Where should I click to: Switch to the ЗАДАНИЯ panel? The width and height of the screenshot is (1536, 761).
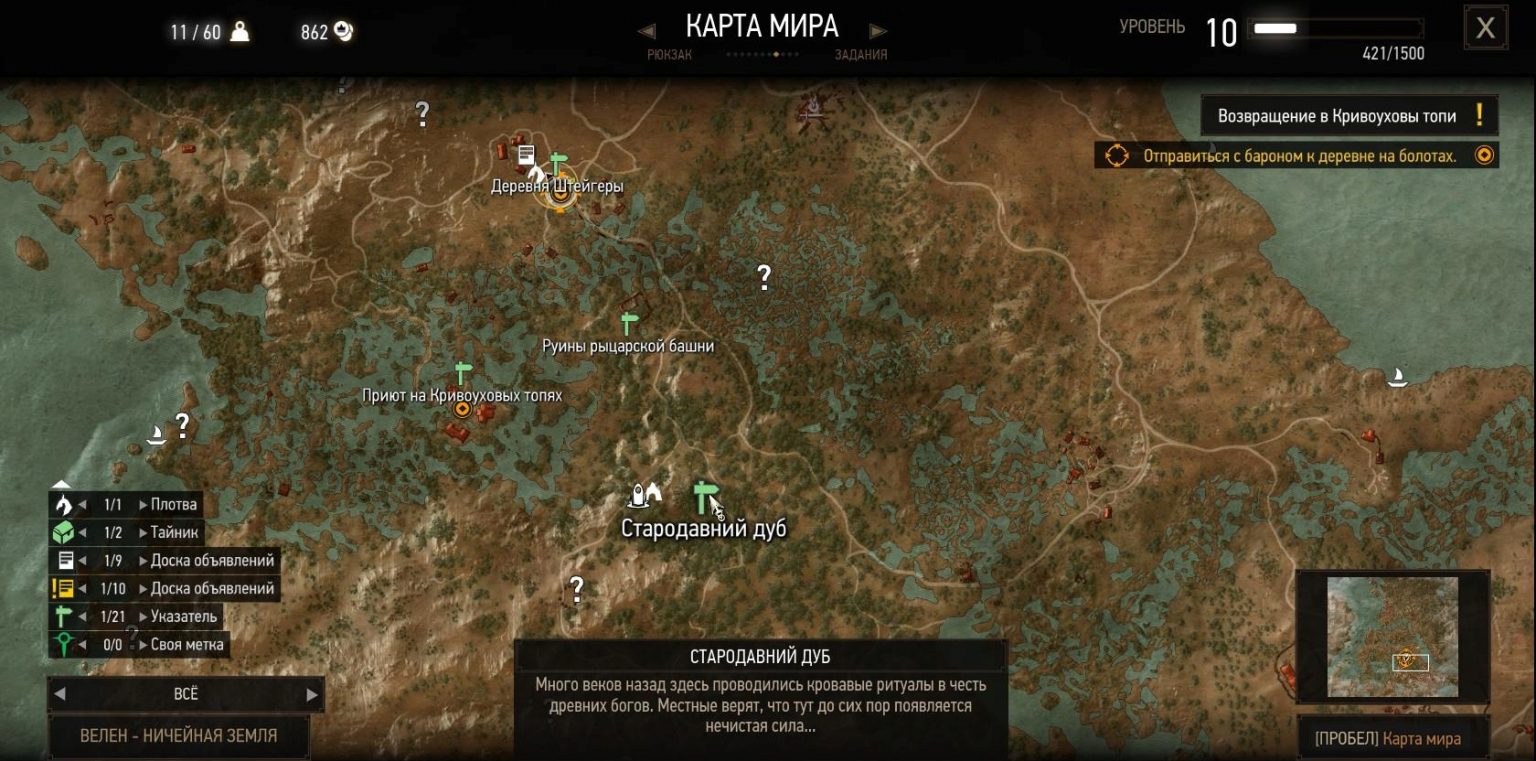click(x=862, y=54)
